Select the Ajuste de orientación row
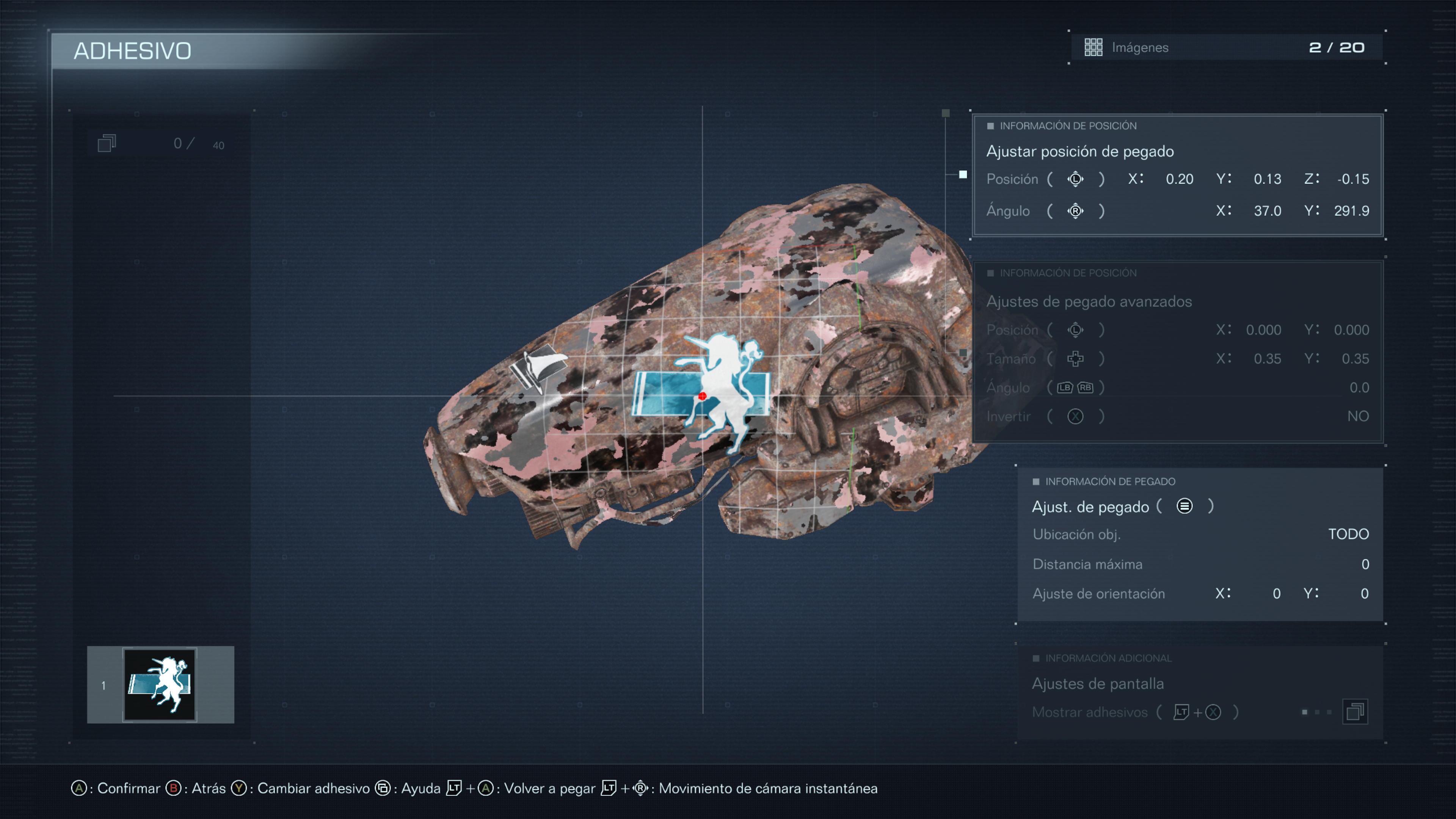Viewport: 1456px width, 819px height. 1199,593
